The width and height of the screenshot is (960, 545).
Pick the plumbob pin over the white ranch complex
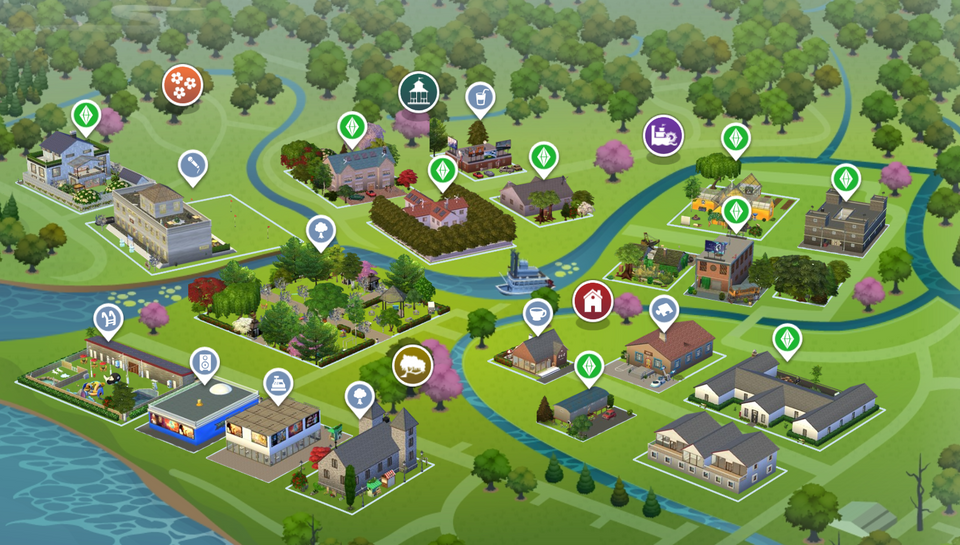pyautogui.click(x=787, y=339)
